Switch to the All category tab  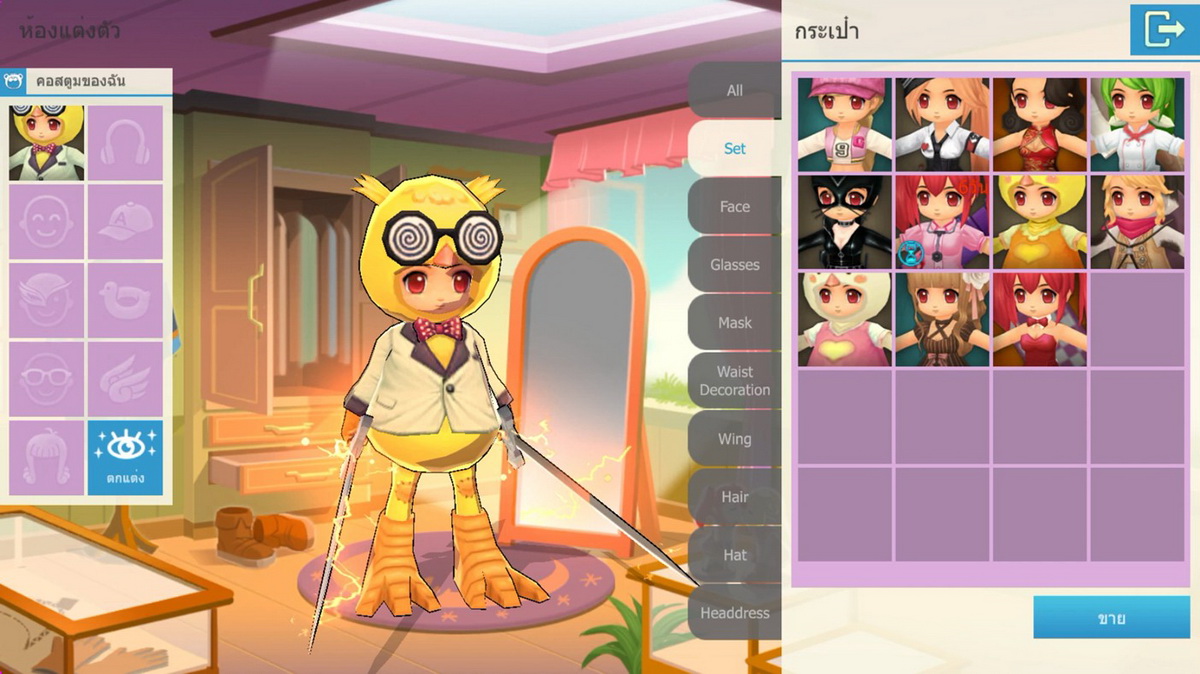point(734,90)
